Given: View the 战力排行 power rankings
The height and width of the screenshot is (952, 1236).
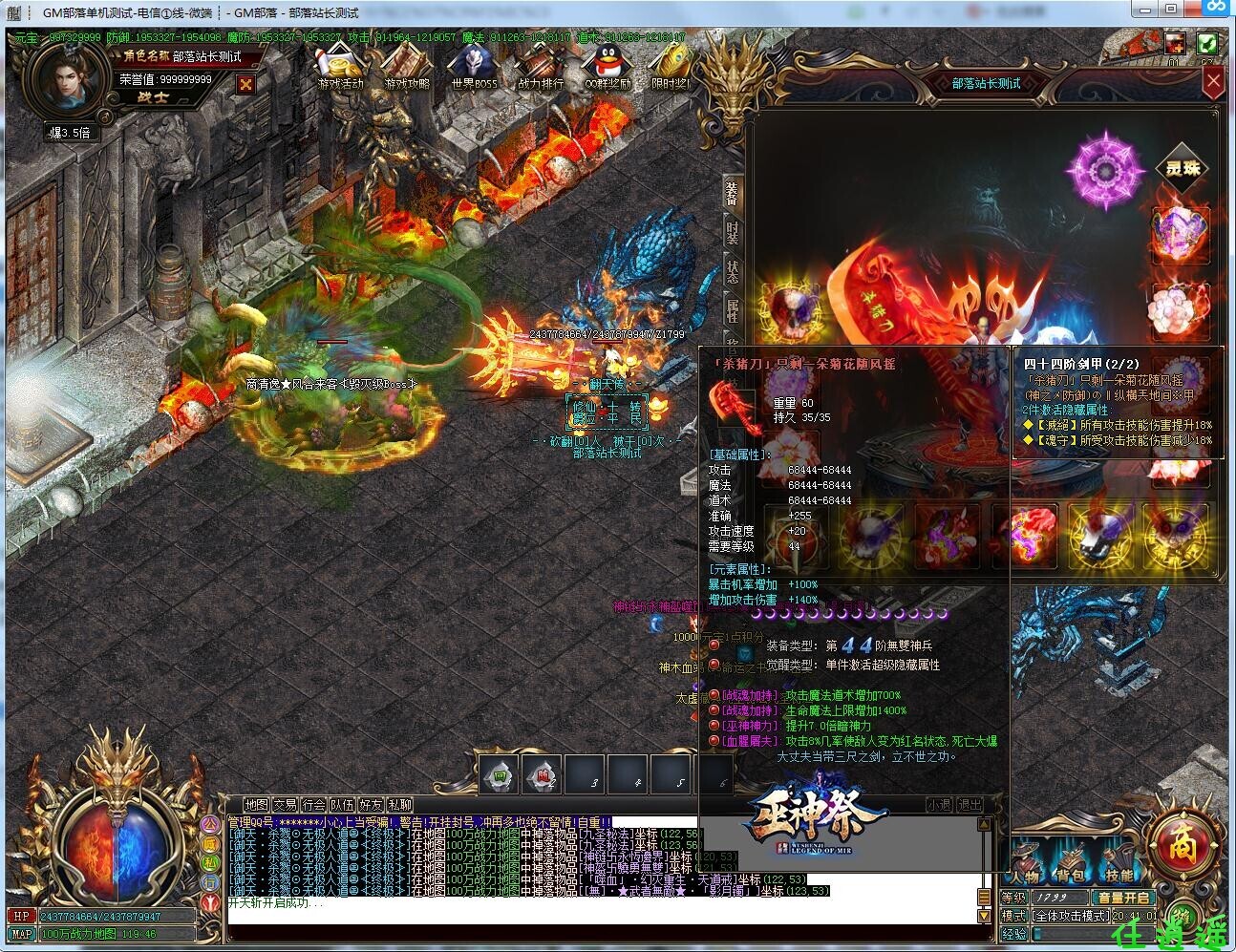Looking at the screenshot, I should pos(541,69).
